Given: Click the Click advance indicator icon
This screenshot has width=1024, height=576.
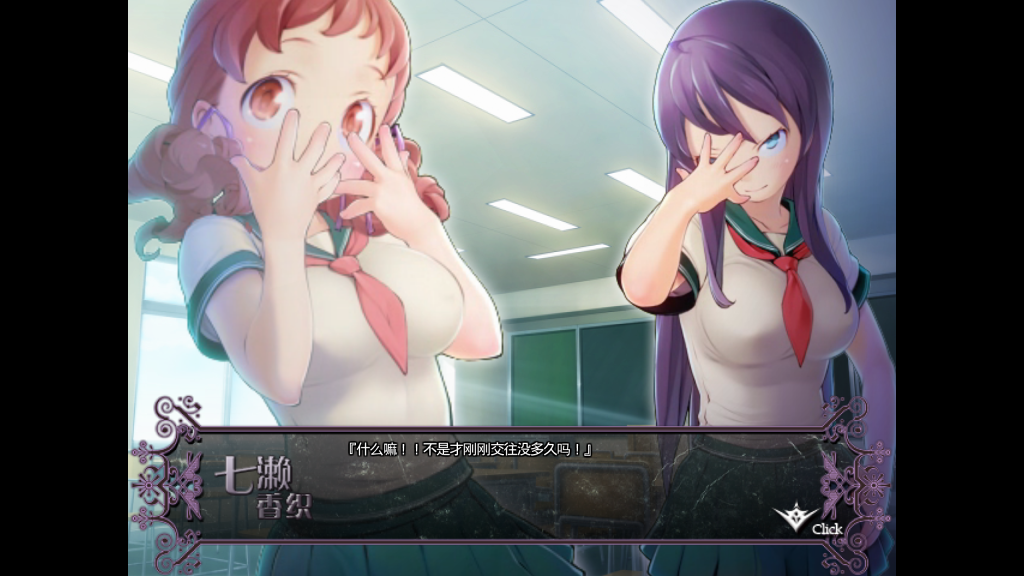Looking at the screenshot, I should point(797,516).
